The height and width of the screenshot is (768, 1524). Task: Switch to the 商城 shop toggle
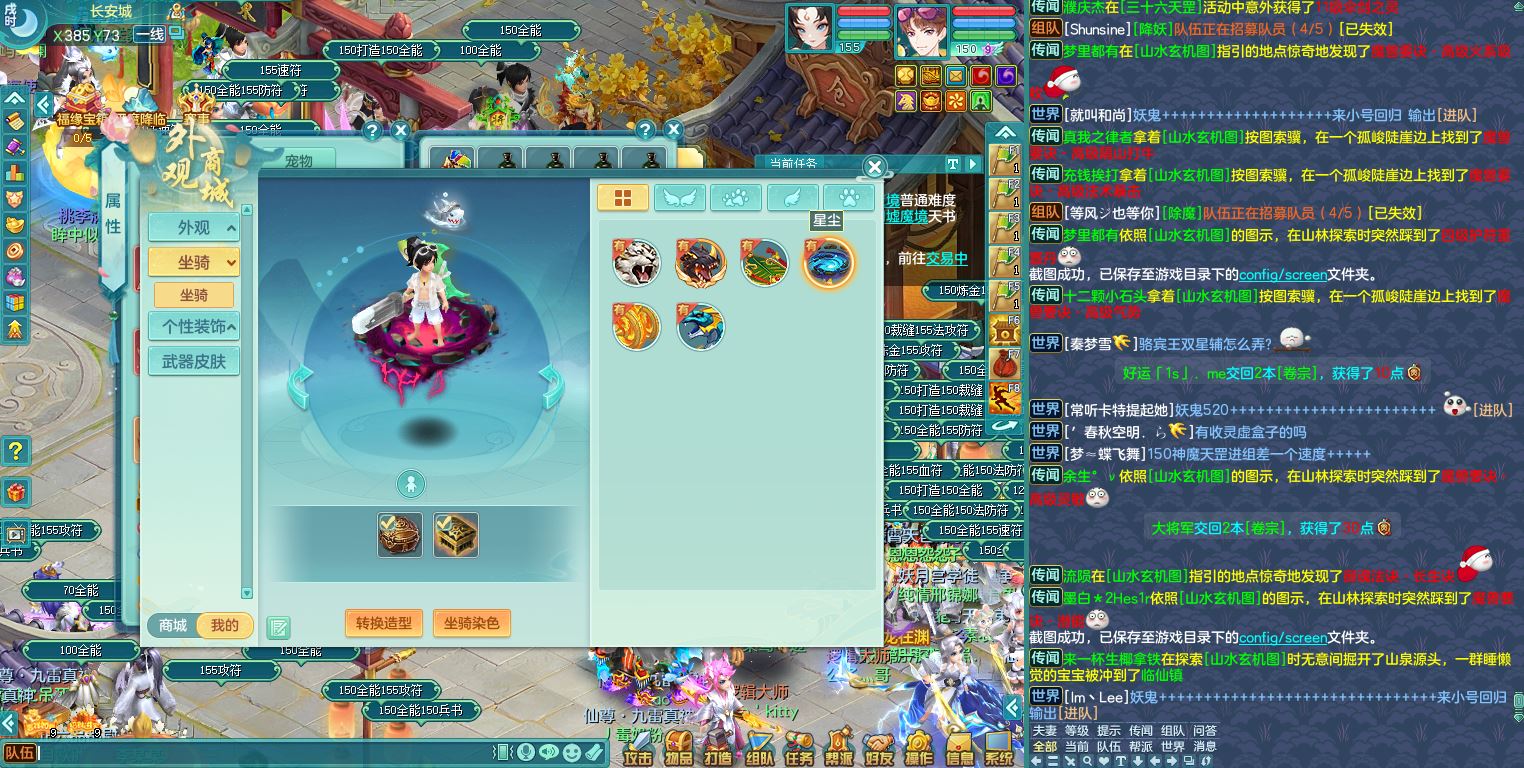pyautogui.click(x=173, y=626)
